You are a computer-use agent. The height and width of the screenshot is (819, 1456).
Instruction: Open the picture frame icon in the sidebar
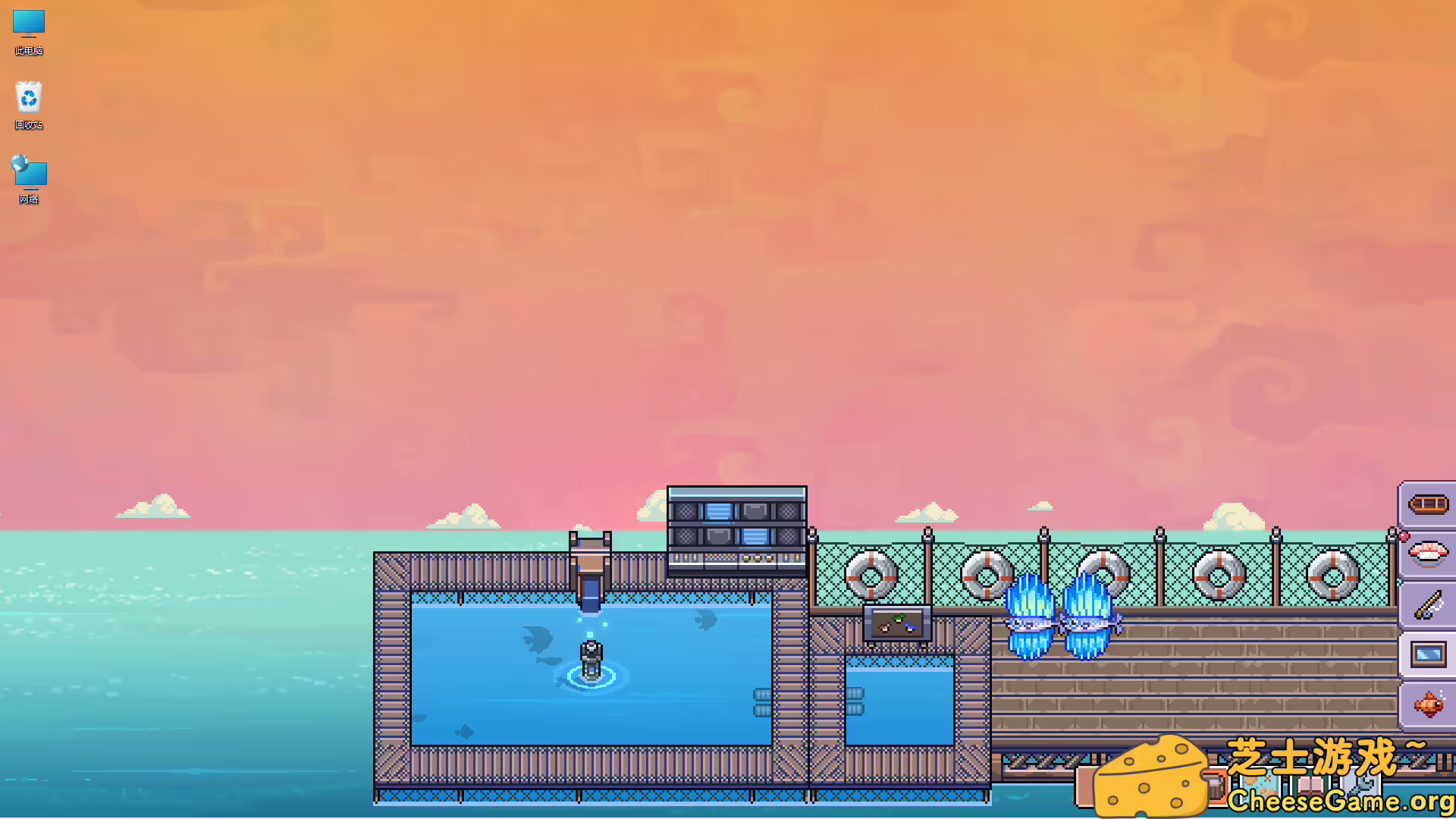pos(1429,652)
